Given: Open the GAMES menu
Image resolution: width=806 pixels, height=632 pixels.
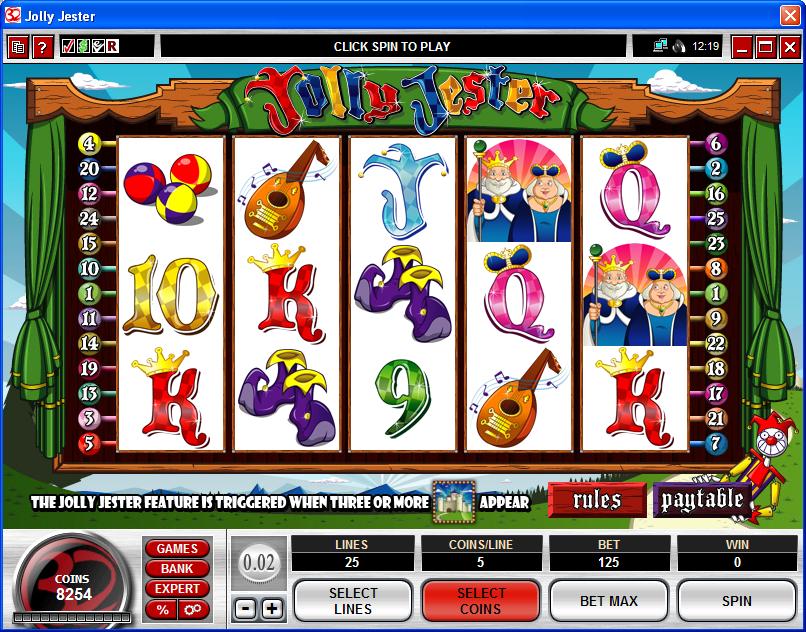Looking at the screenshot, I should (177, 548).
